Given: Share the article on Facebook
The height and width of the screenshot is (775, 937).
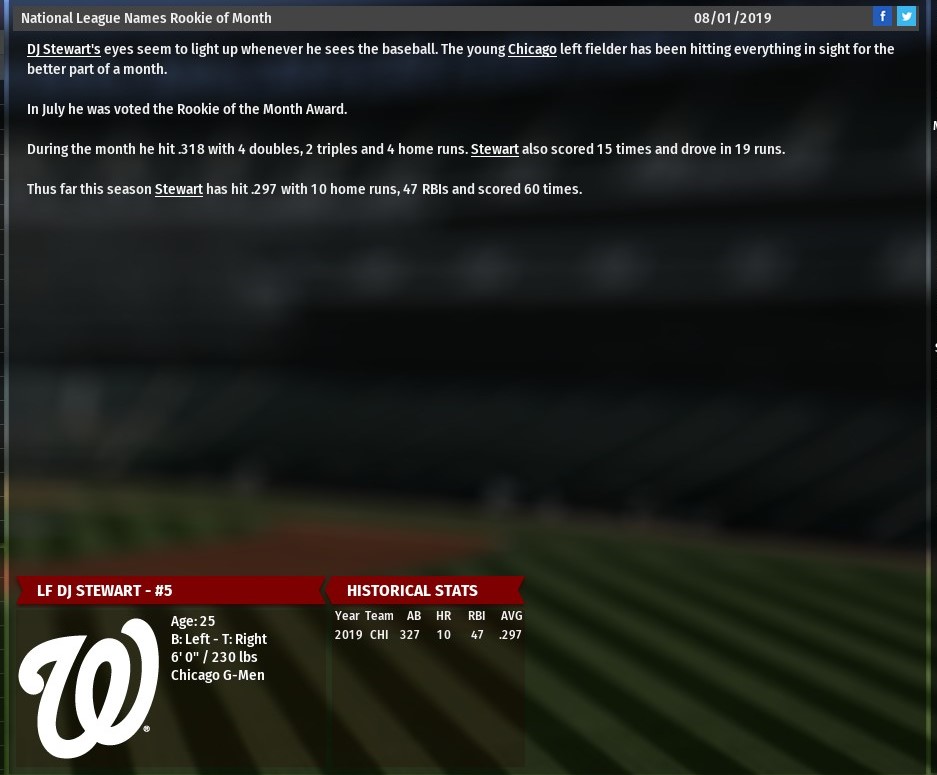Looking at the screenshot, I should click(x=882, y=16).
